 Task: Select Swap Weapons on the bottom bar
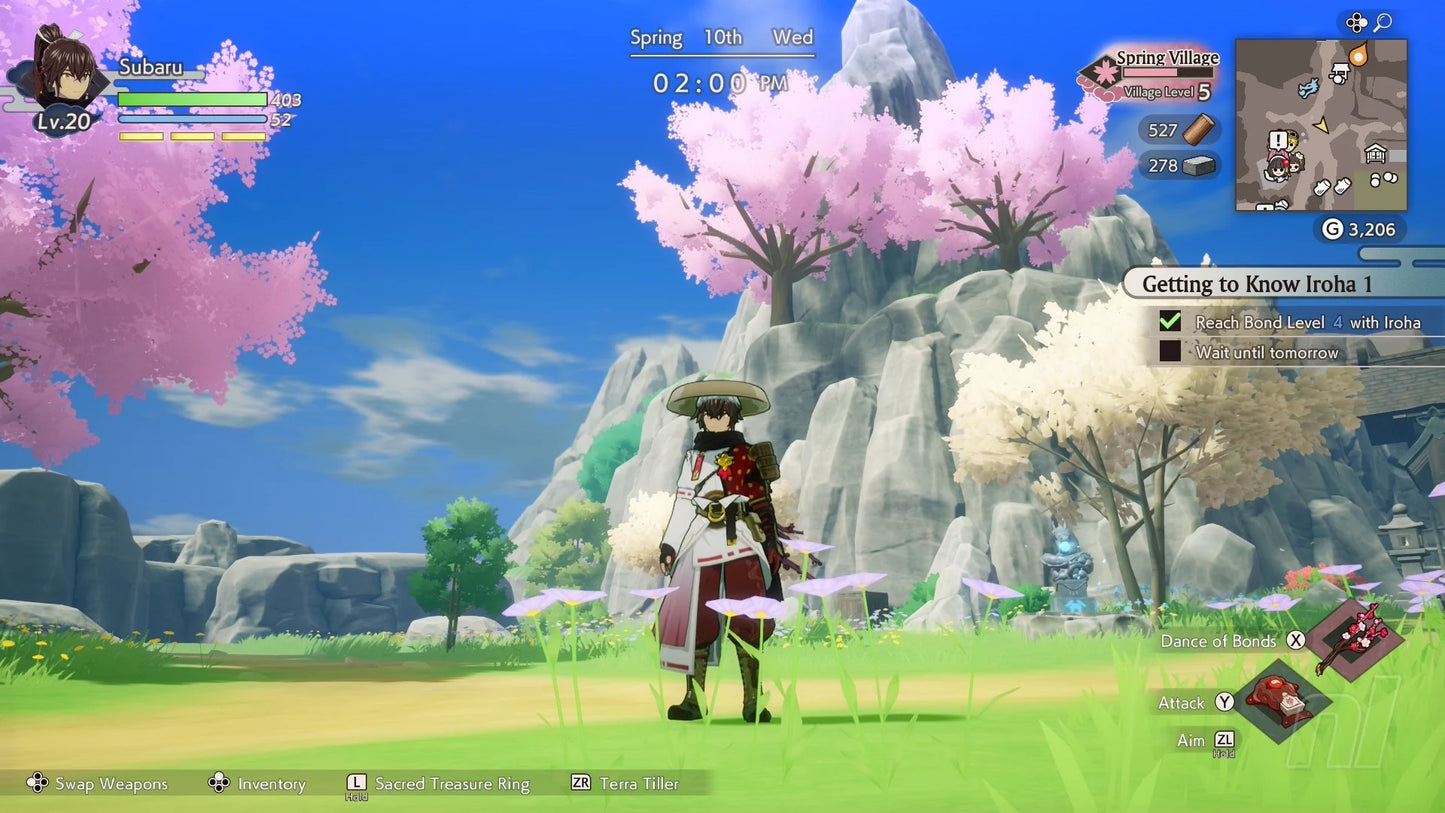click(x=95, y=784)
